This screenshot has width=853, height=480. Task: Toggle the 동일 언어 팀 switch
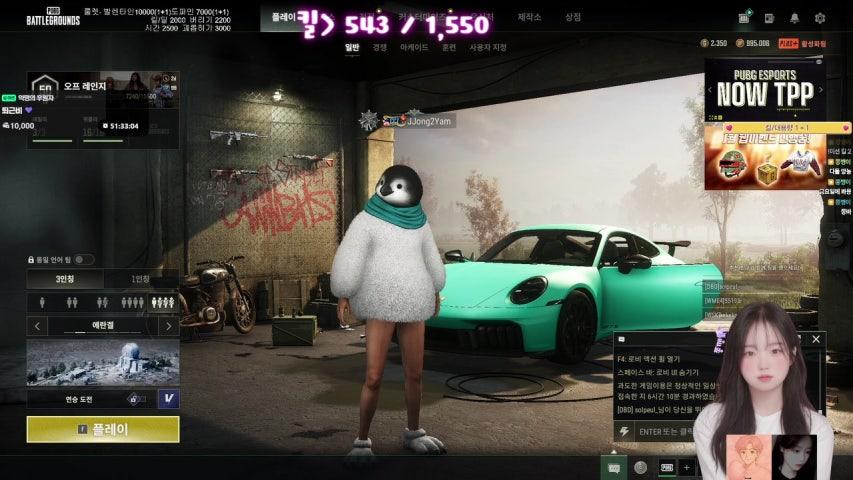[84, 260]
